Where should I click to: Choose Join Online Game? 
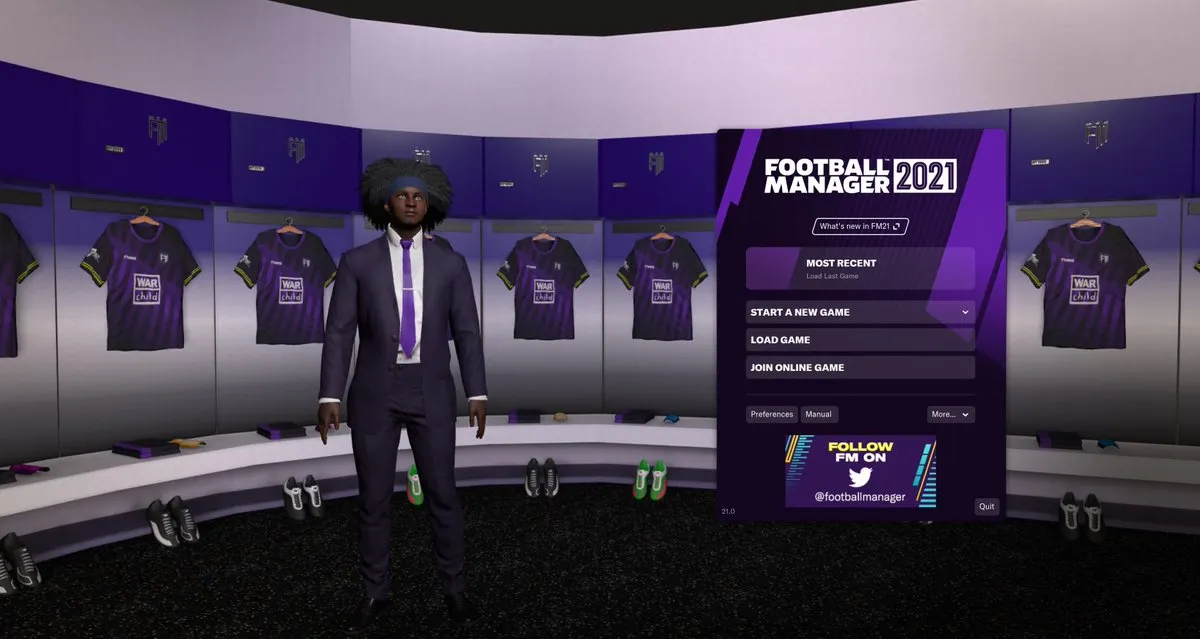(860, 368)
